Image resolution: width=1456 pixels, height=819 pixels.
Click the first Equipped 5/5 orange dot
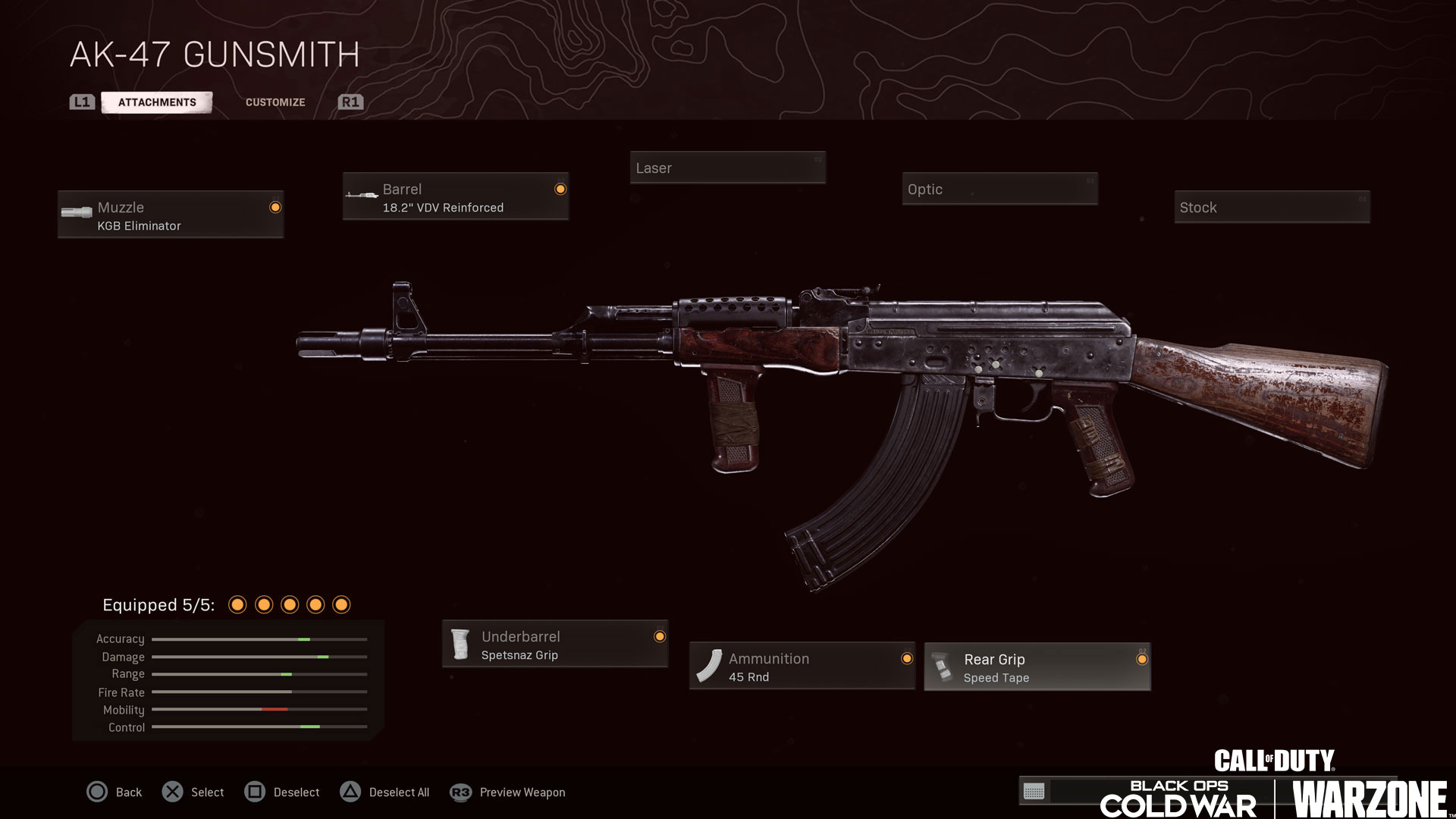pyautogui.click(x=239, y=604)
